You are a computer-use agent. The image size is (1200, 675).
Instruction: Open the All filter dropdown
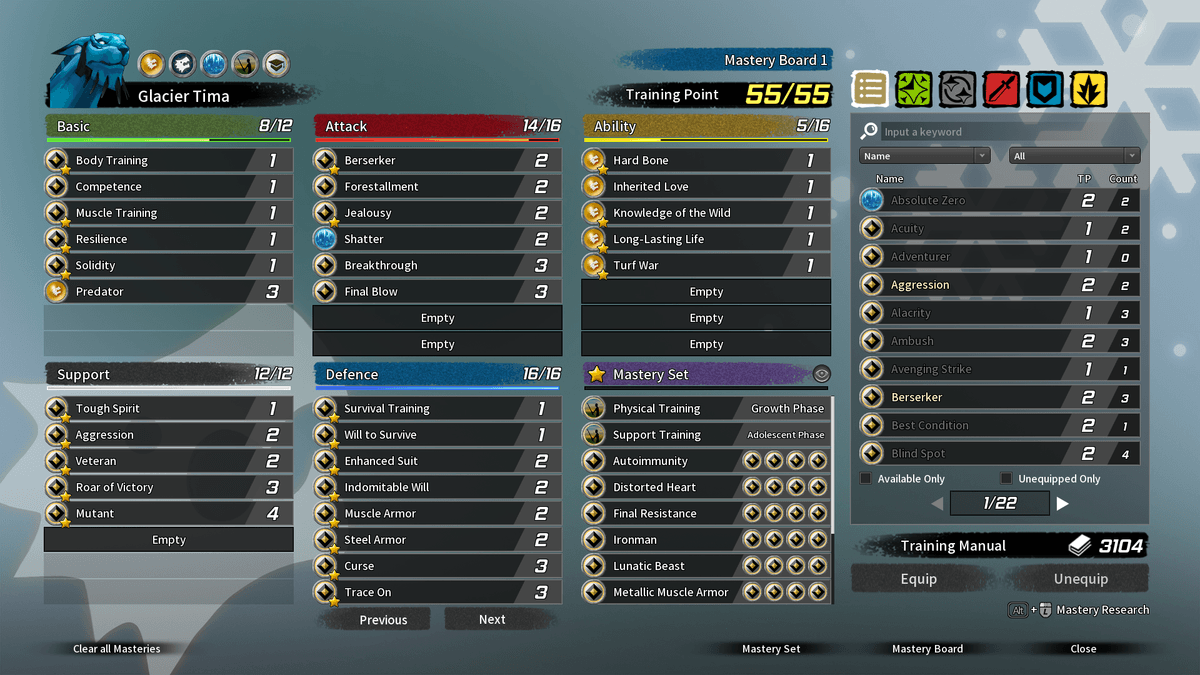click(1074, 156)
